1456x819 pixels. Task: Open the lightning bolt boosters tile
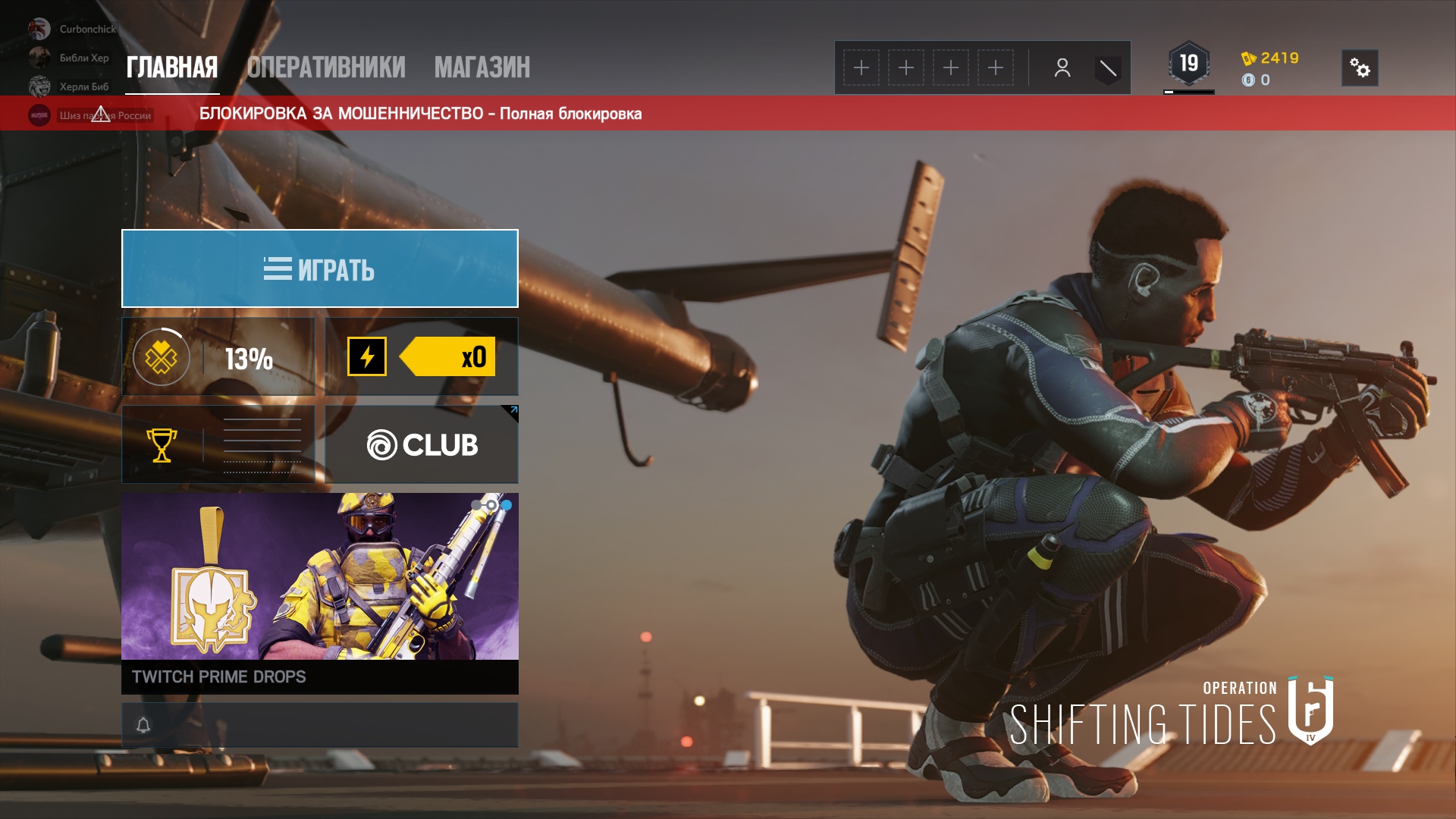(422, 357)
